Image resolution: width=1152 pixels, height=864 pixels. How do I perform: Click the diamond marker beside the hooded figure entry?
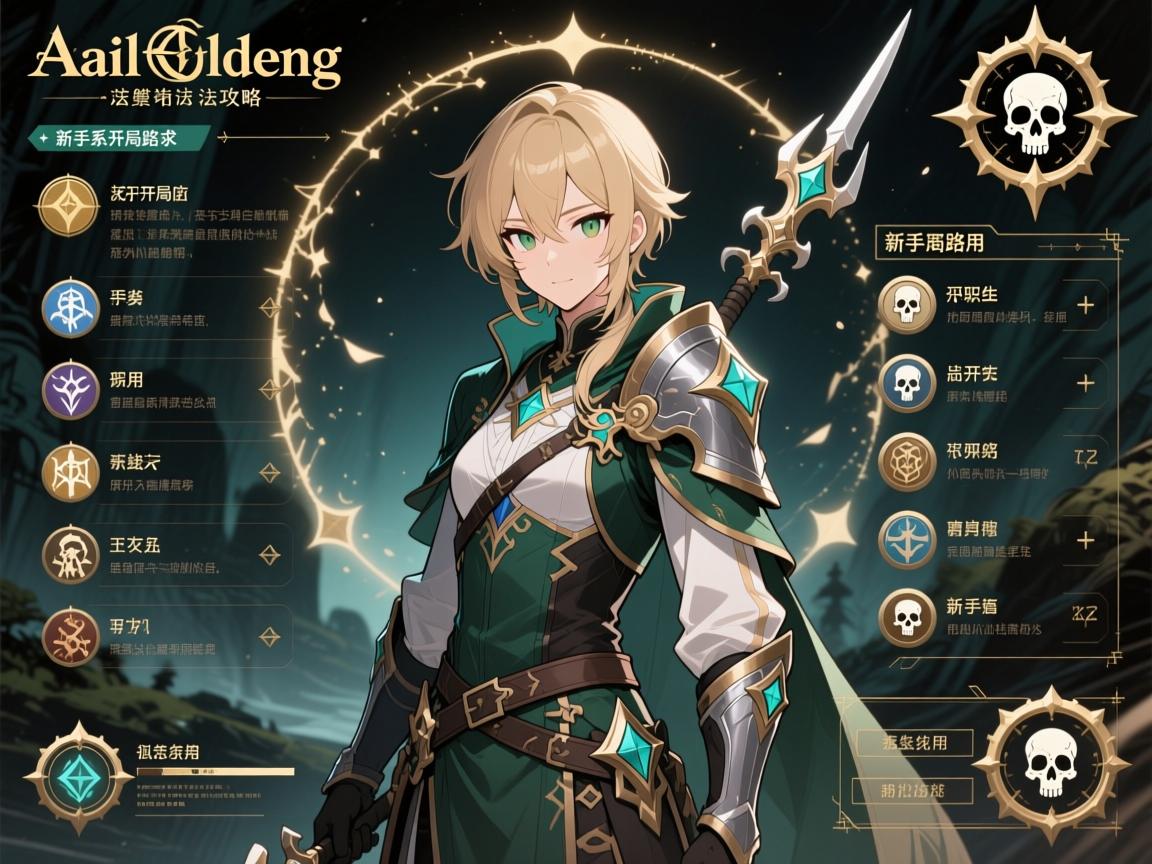tap(268, 554)
